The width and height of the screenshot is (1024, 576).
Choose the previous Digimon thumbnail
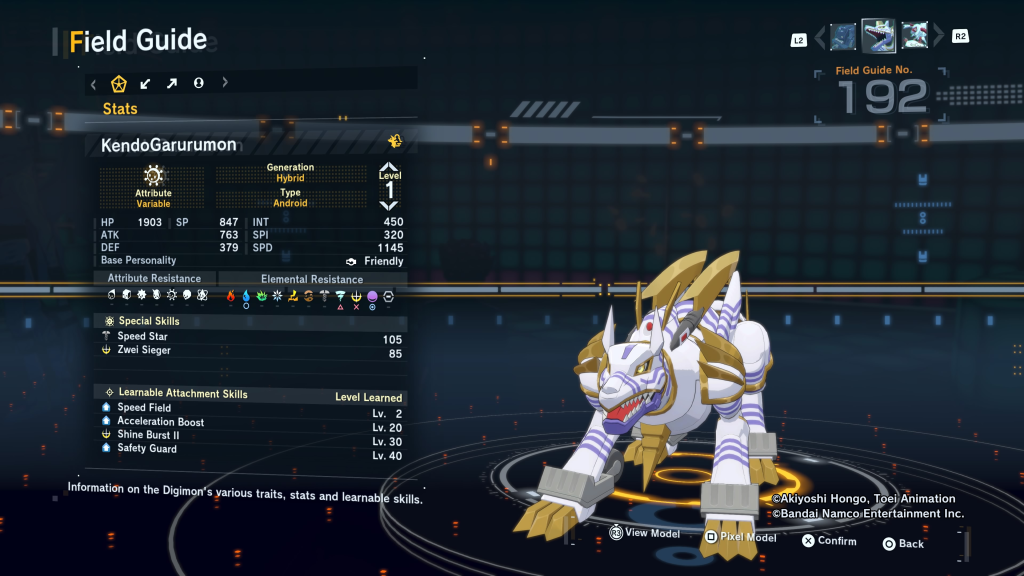point(843,37)
